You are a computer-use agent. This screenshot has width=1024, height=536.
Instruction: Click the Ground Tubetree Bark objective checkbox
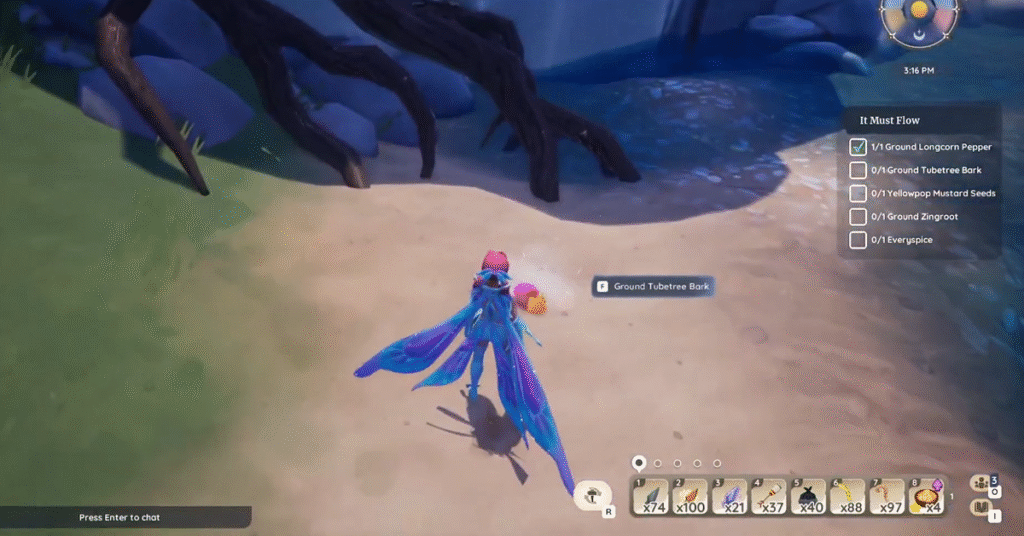(857, 170)
